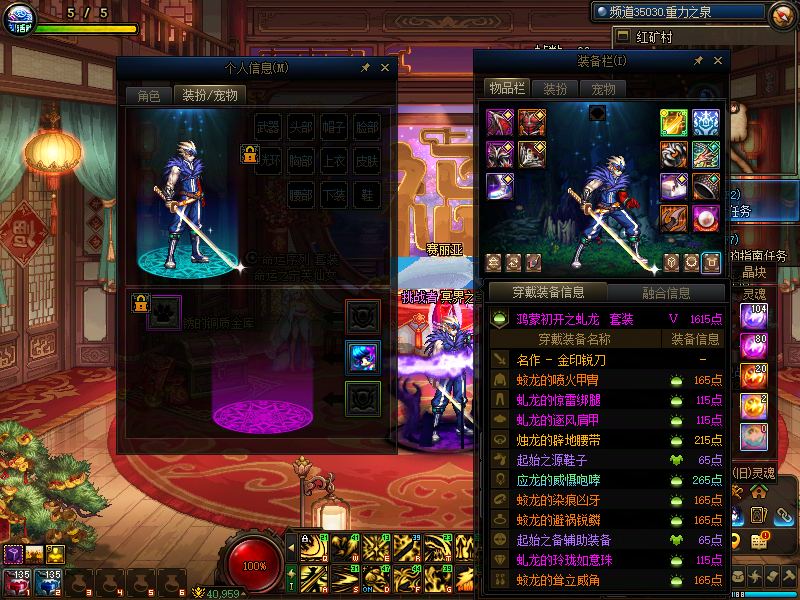Pin the 装备栏 equipment window
The width and height of the screenshot is (800, 600).
pos(698,61)
